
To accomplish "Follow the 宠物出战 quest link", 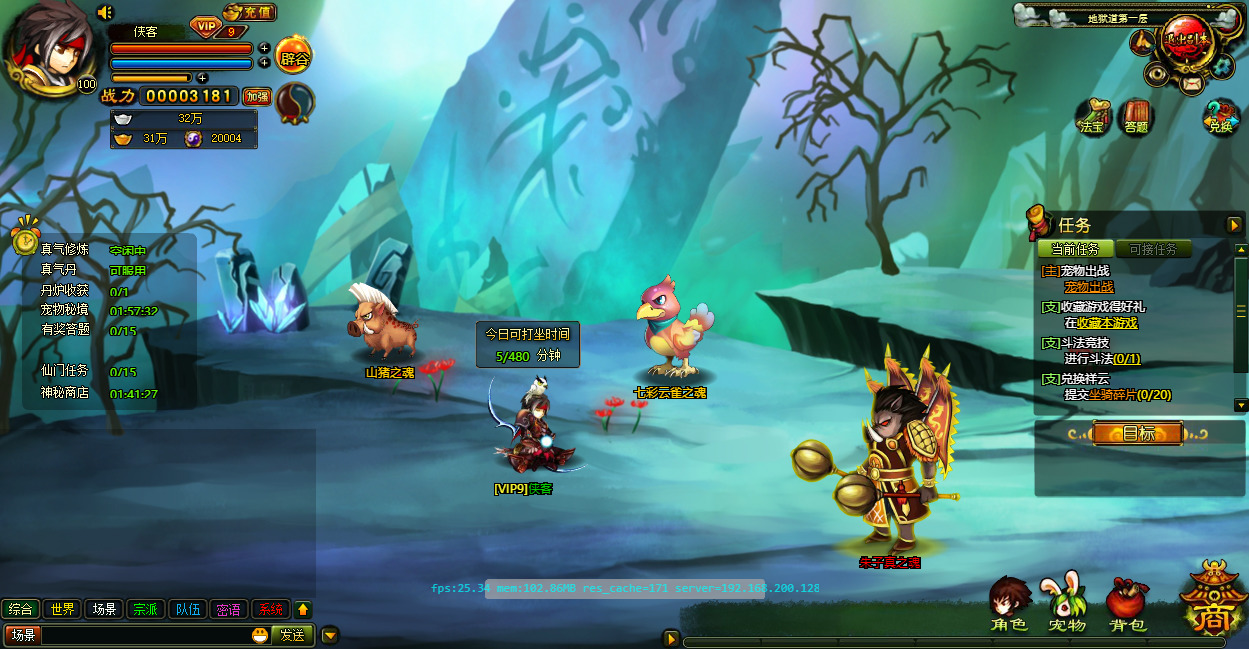I will (x=1088, y=287).
